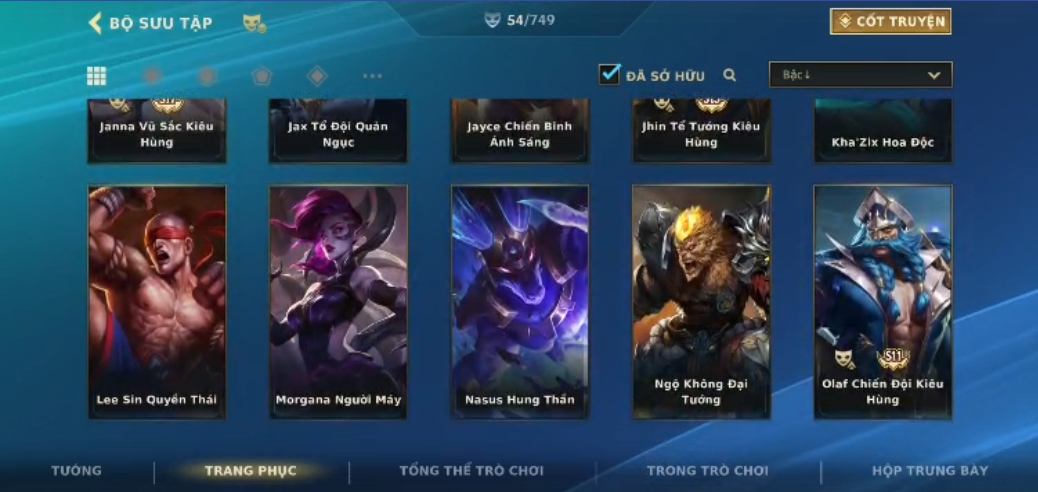Choose the Kha'Zix Hoa Độc skin
The image size is (1038, 492).
[x=883, y=132]
